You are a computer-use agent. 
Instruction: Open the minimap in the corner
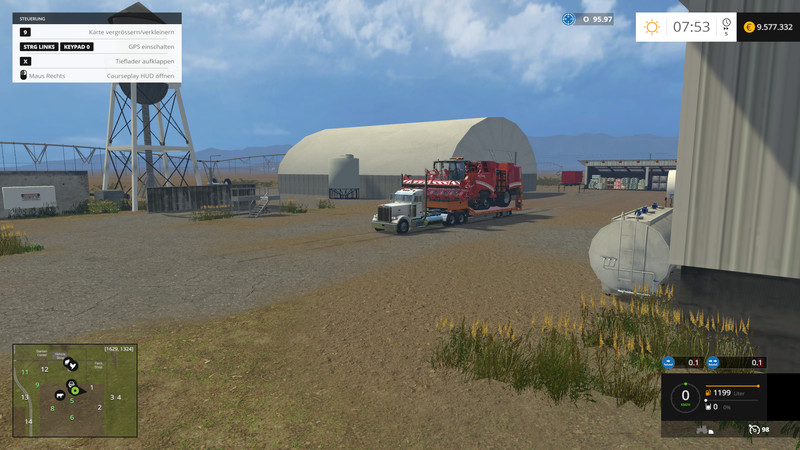tap(74, 391)
